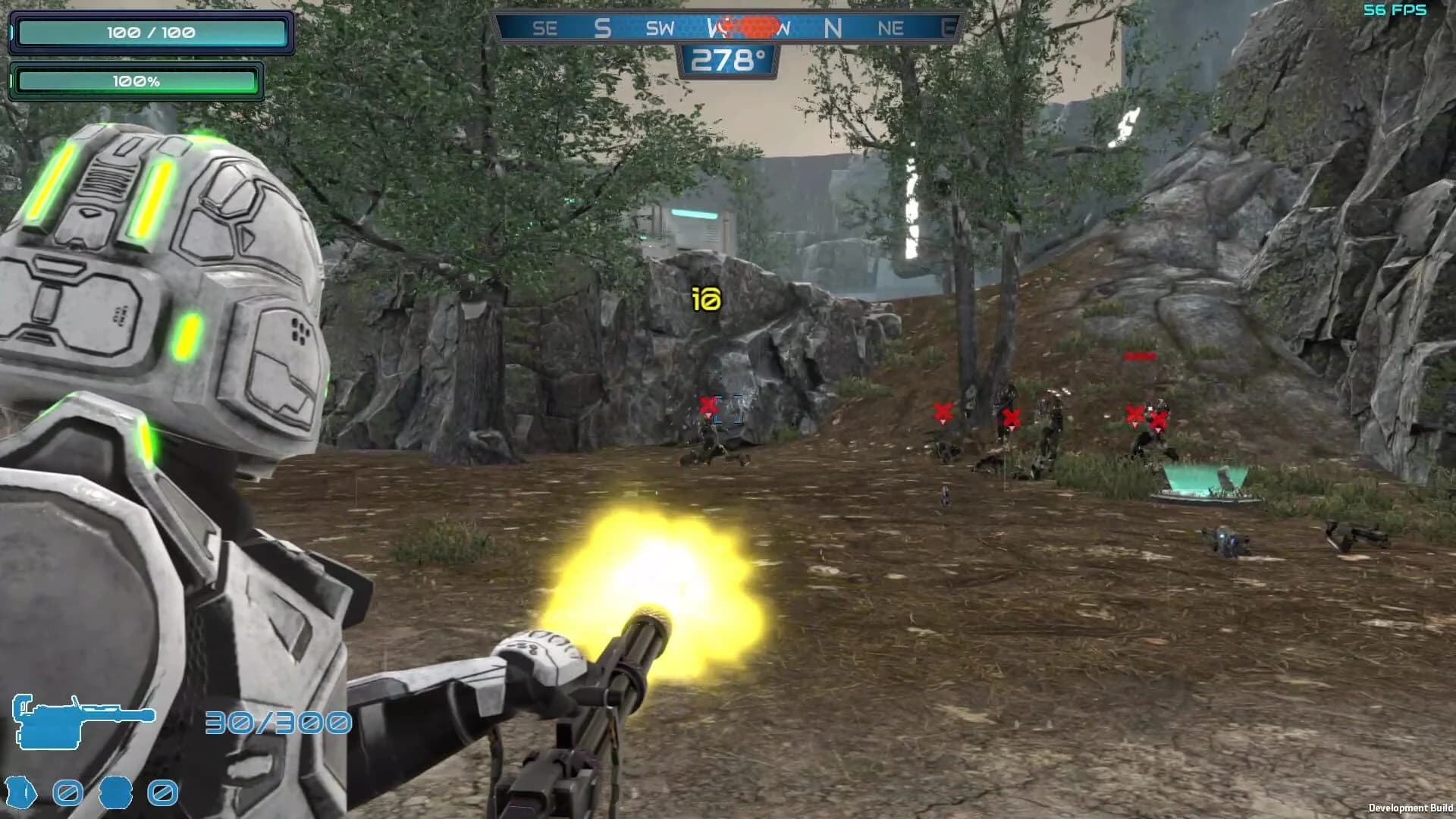
Task: Click the rightmost red X enemy marker
Action: tap(1158, 416)
